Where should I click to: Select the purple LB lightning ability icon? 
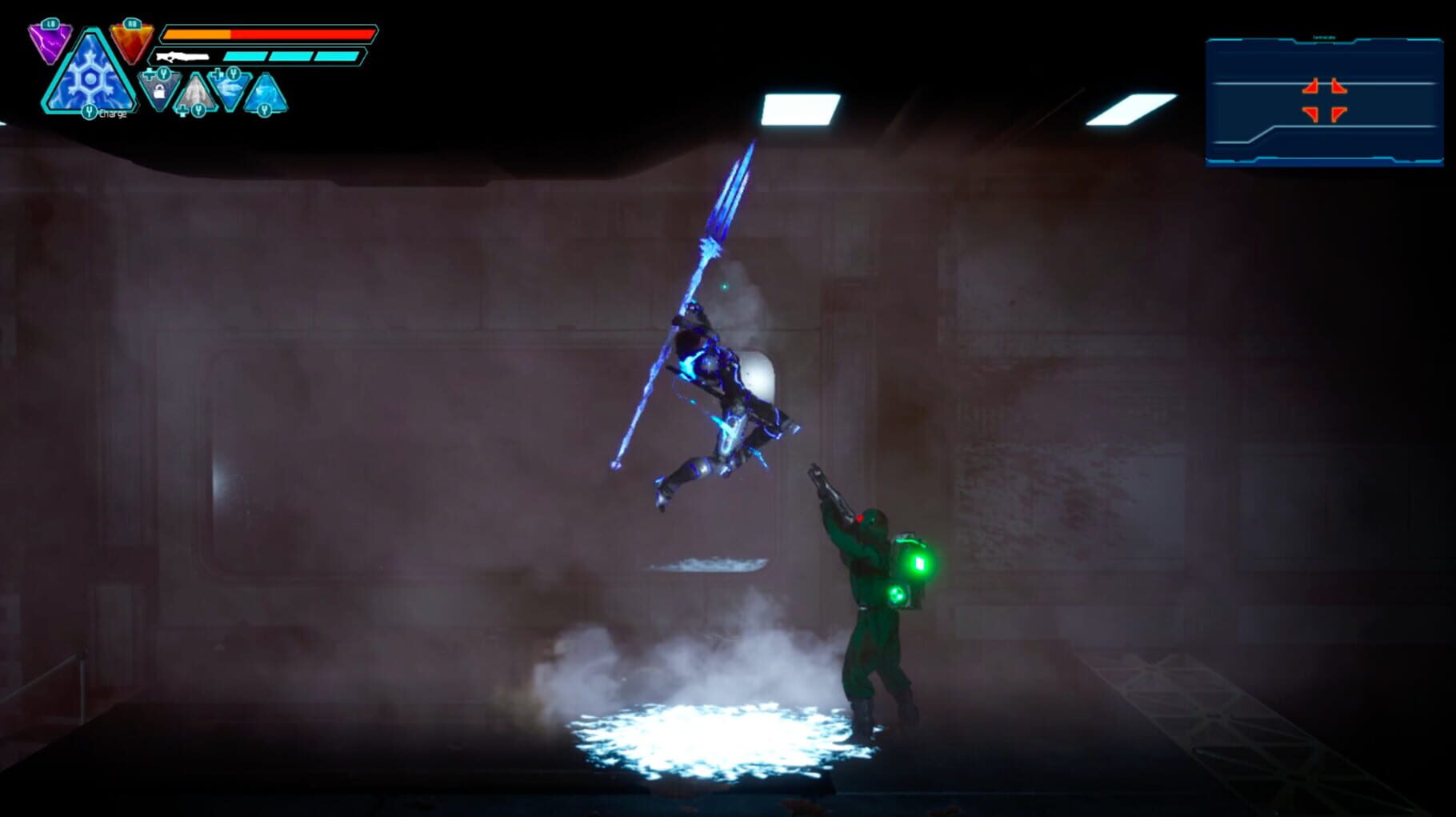tap(50, 42)
